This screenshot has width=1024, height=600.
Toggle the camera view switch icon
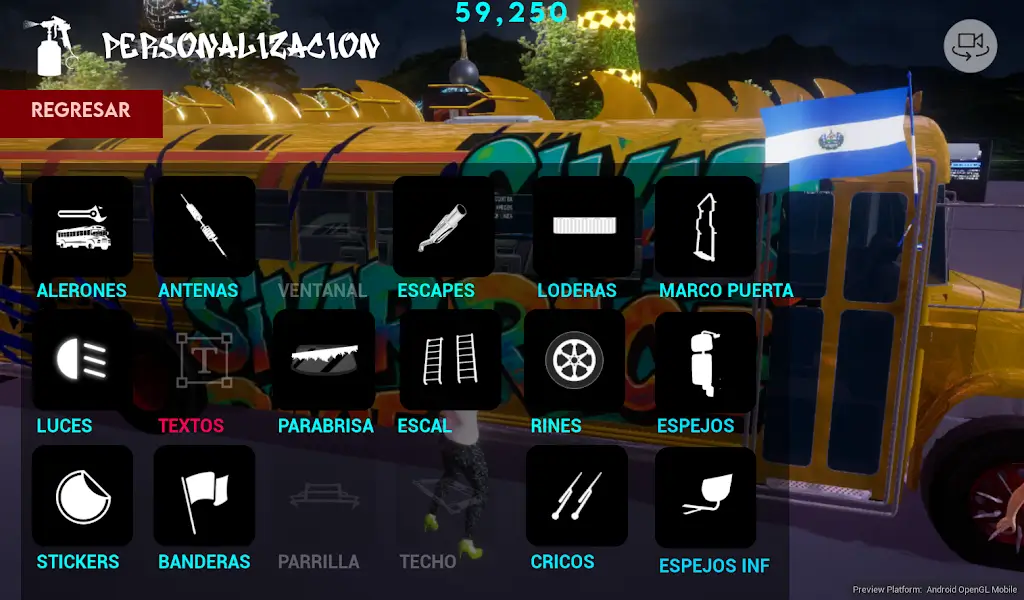coord(970,46)
